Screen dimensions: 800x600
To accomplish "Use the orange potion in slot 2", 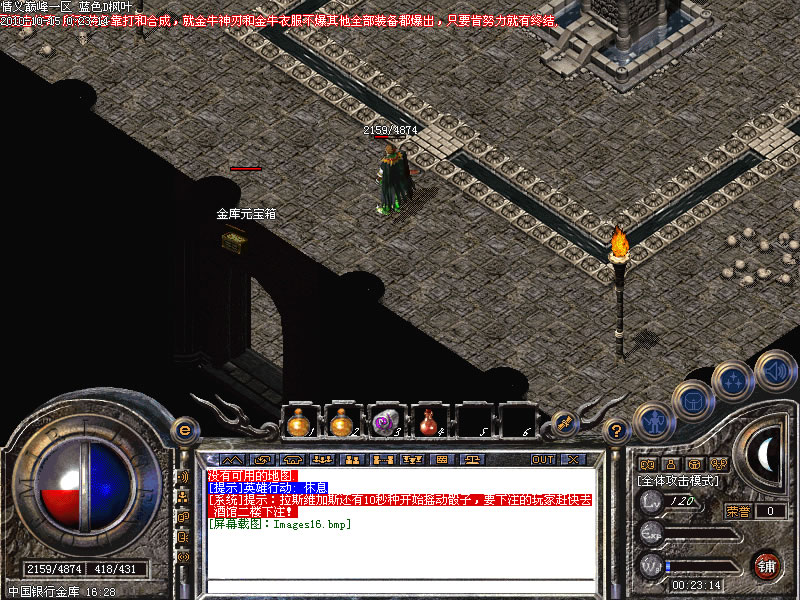I will tap(341, 424).
